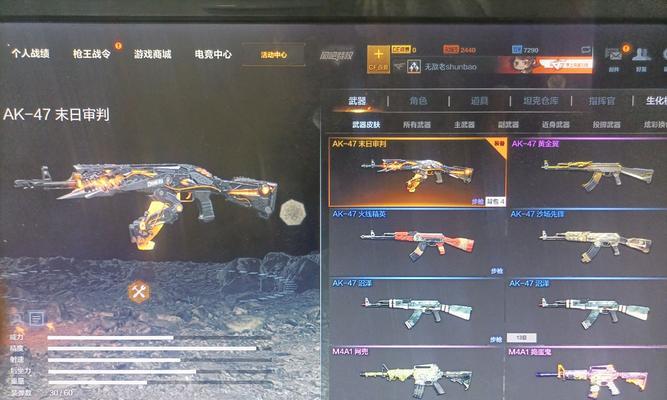Open the 游戏商城 game store

152,54
